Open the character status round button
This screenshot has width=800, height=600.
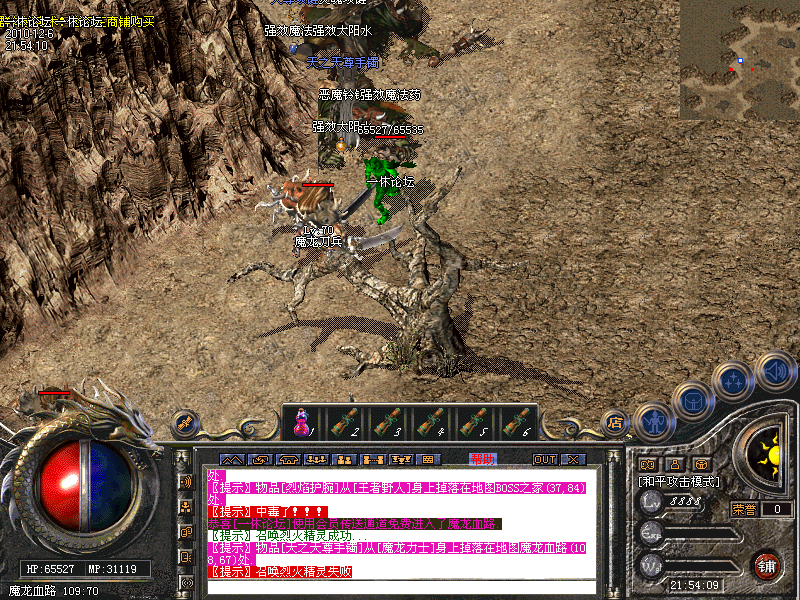[x=653, y=422]
